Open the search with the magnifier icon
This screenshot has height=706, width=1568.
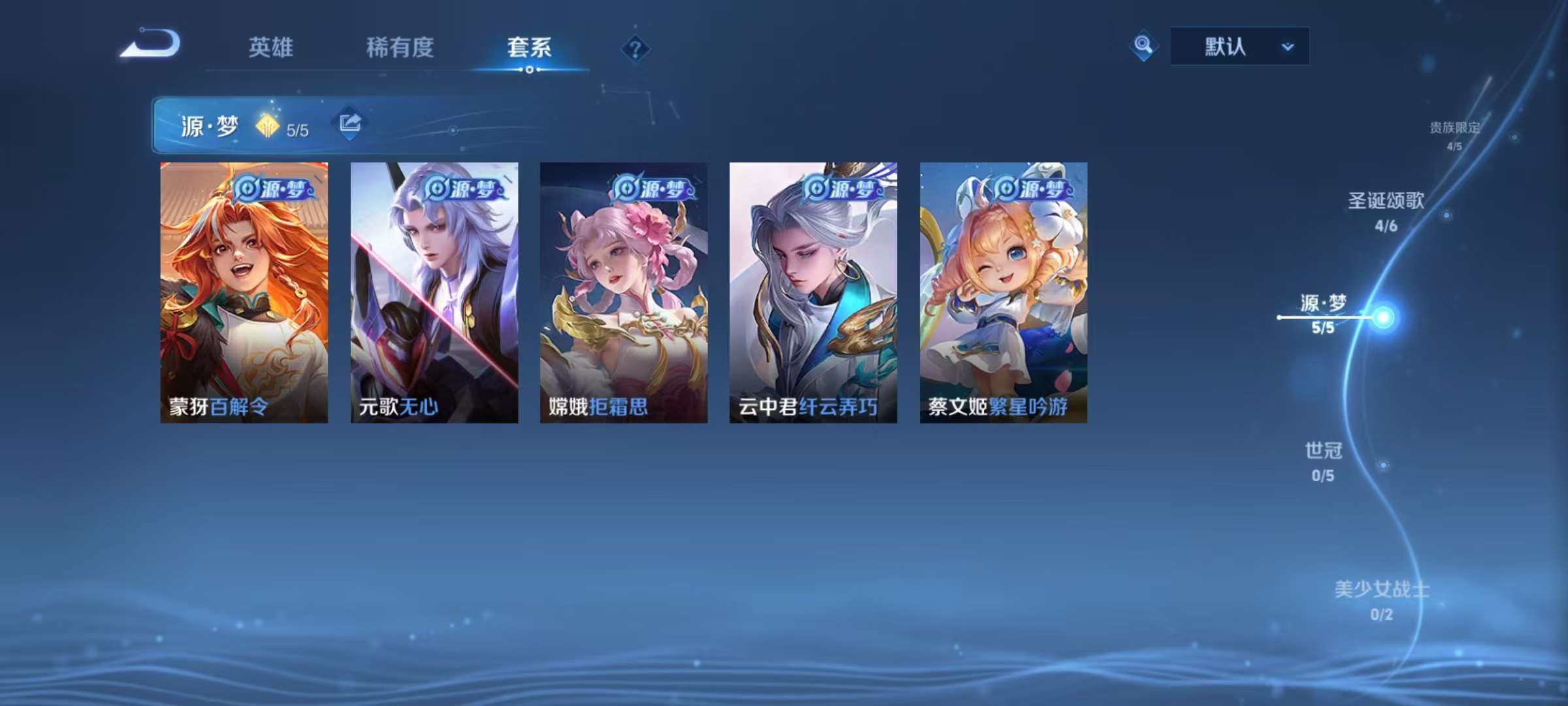[x=1143, y=46]
